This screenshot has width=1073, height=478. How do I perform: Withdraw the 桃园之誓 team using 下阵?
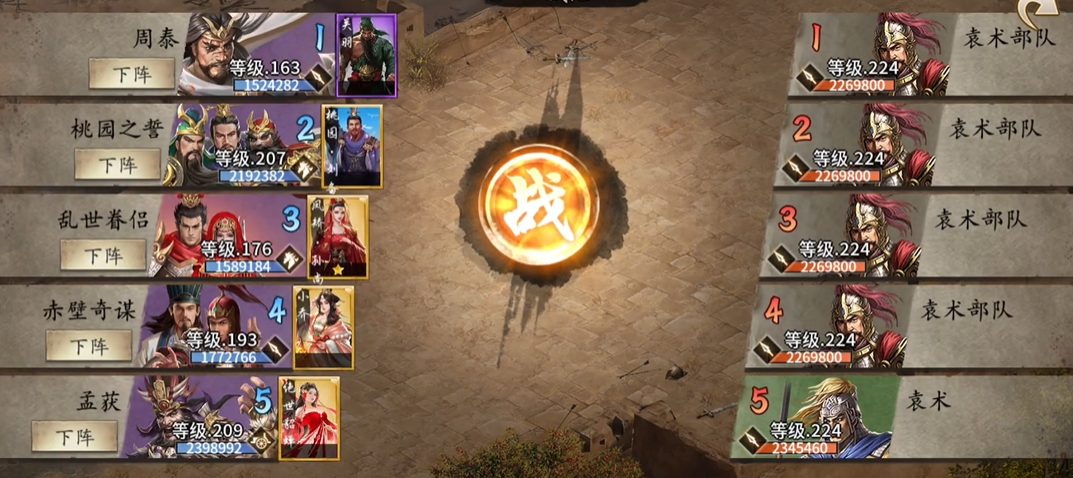pos(116,164)
